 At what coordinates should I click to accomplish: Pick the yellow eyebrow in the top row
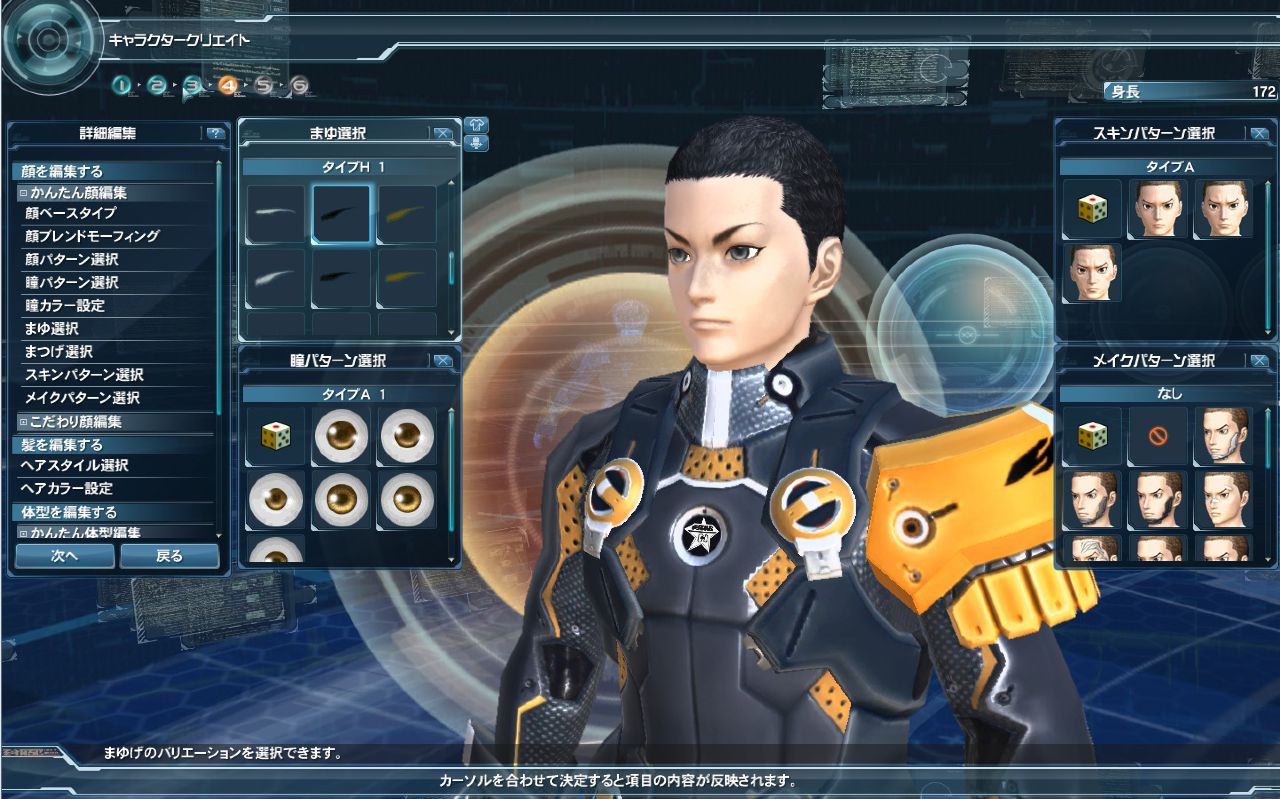coord(406,213)
